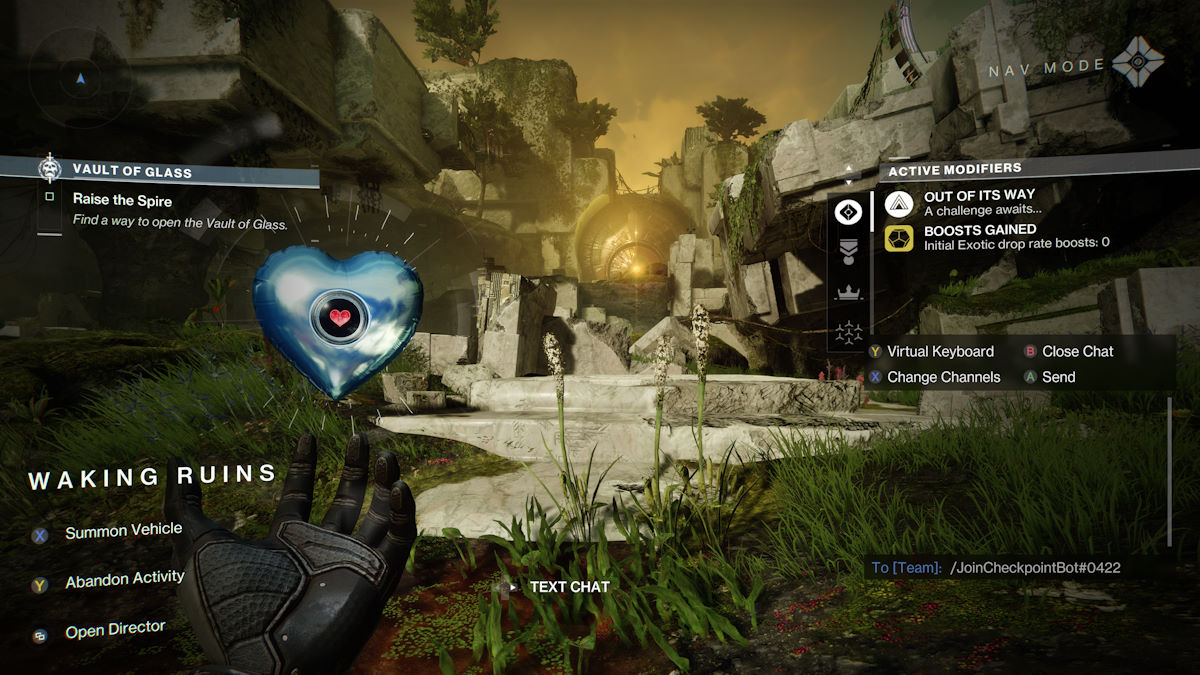The image size is (1200, 675).
Task: Send the chat message
Action: [1057, 377]
